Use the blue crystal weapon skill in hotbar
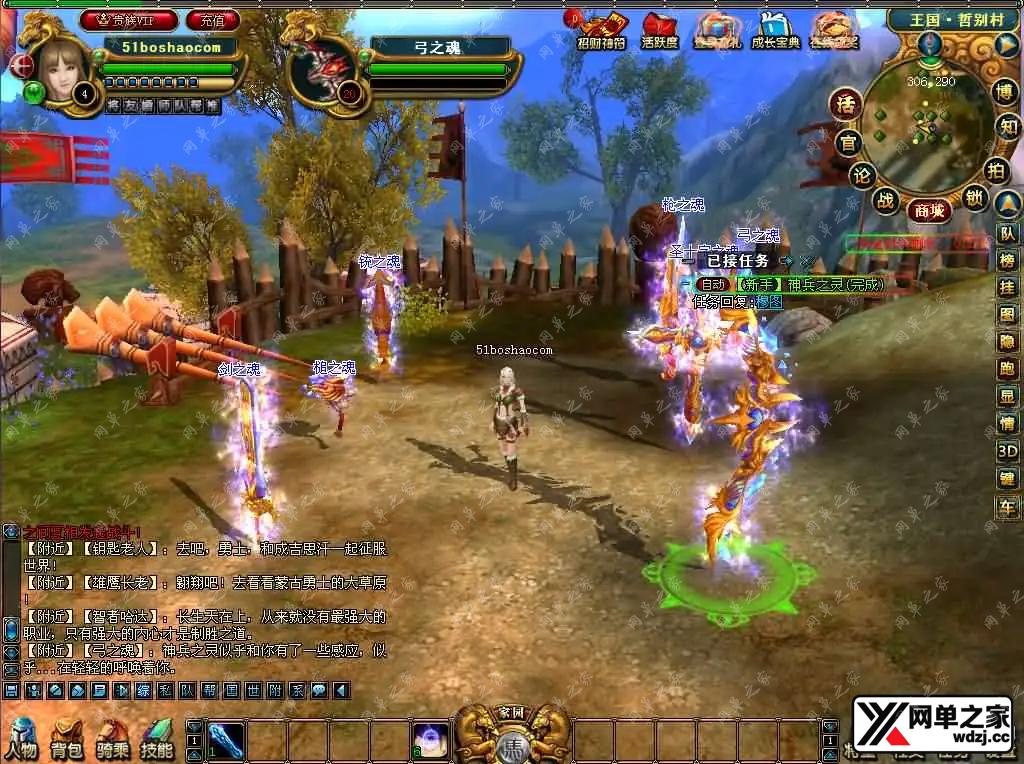This screenshot has height=764, width=1024. (226, 741)
